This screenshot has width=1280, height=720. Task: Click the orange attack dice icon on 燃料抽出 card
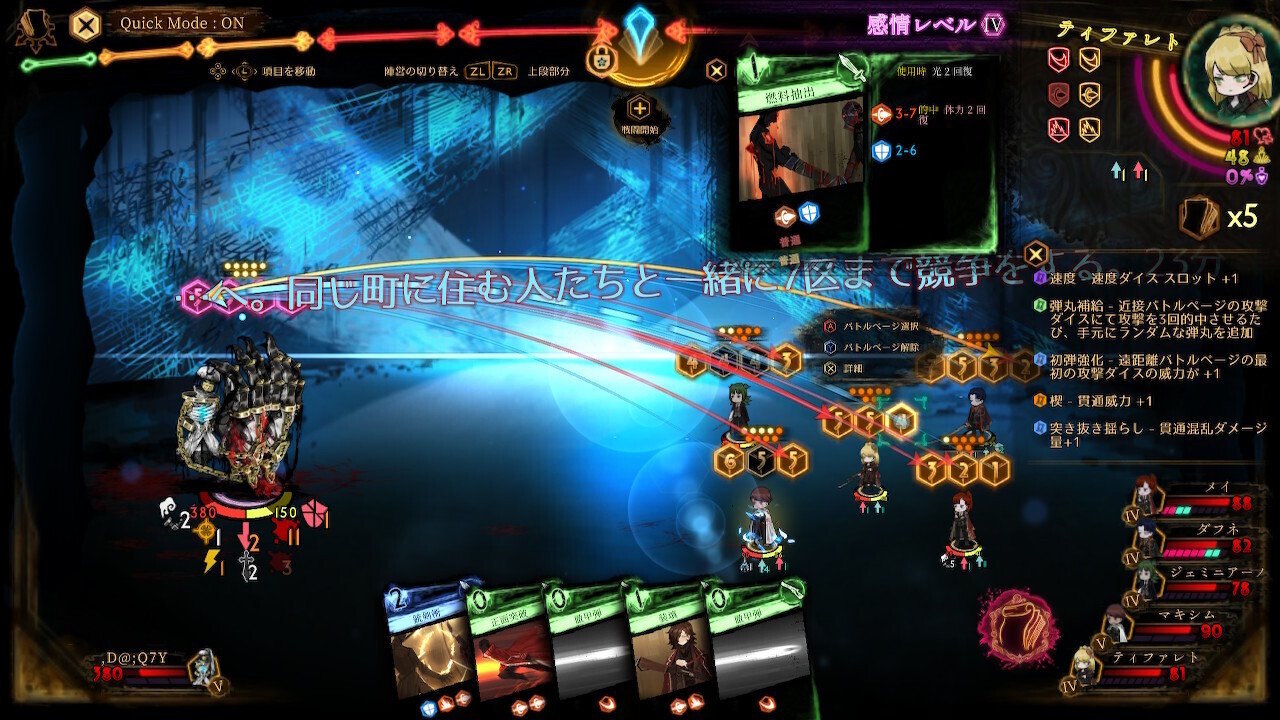[x=881, y=114]
